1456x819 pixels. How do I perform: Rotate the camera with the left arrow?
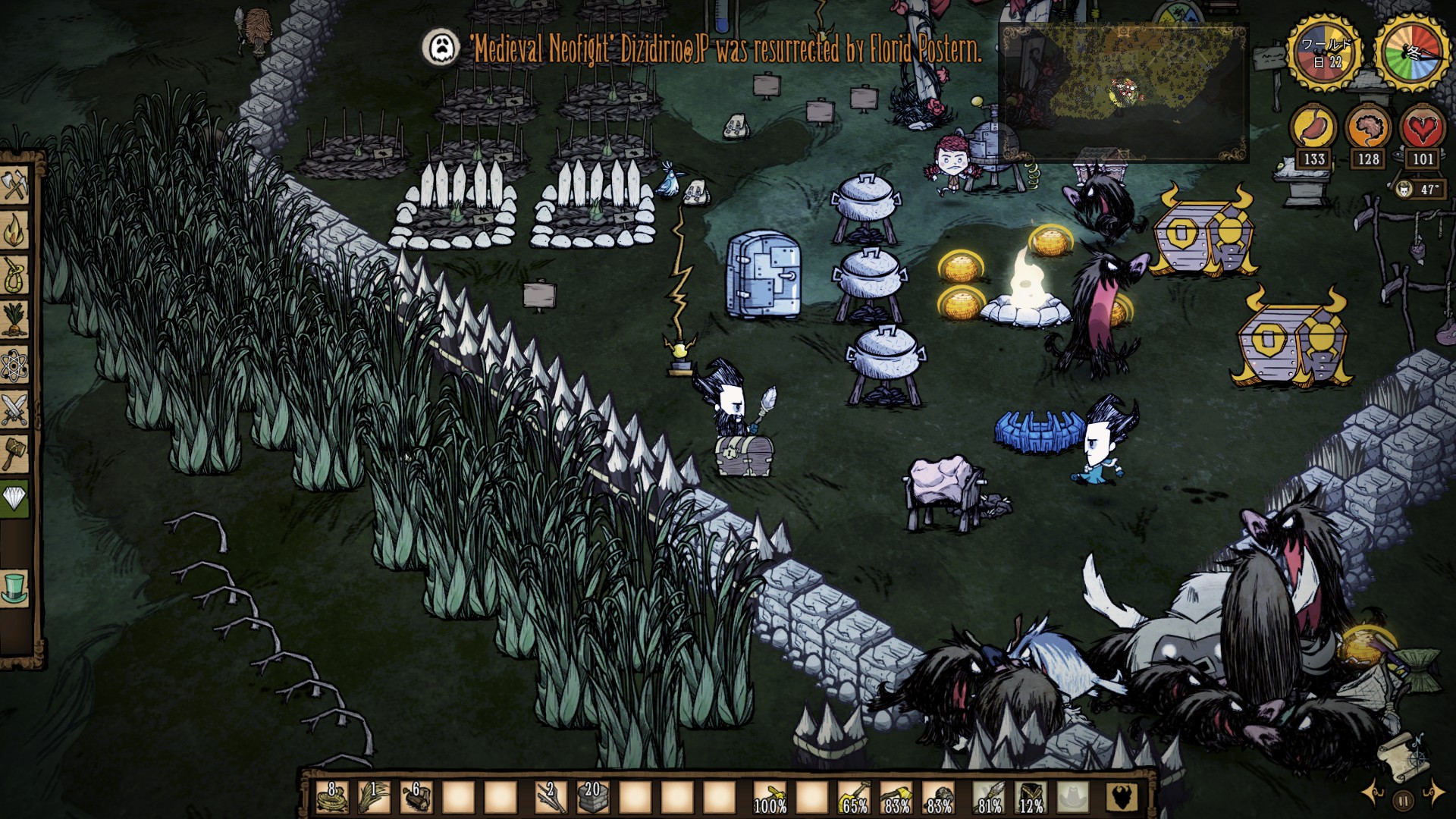point(1374,794)
